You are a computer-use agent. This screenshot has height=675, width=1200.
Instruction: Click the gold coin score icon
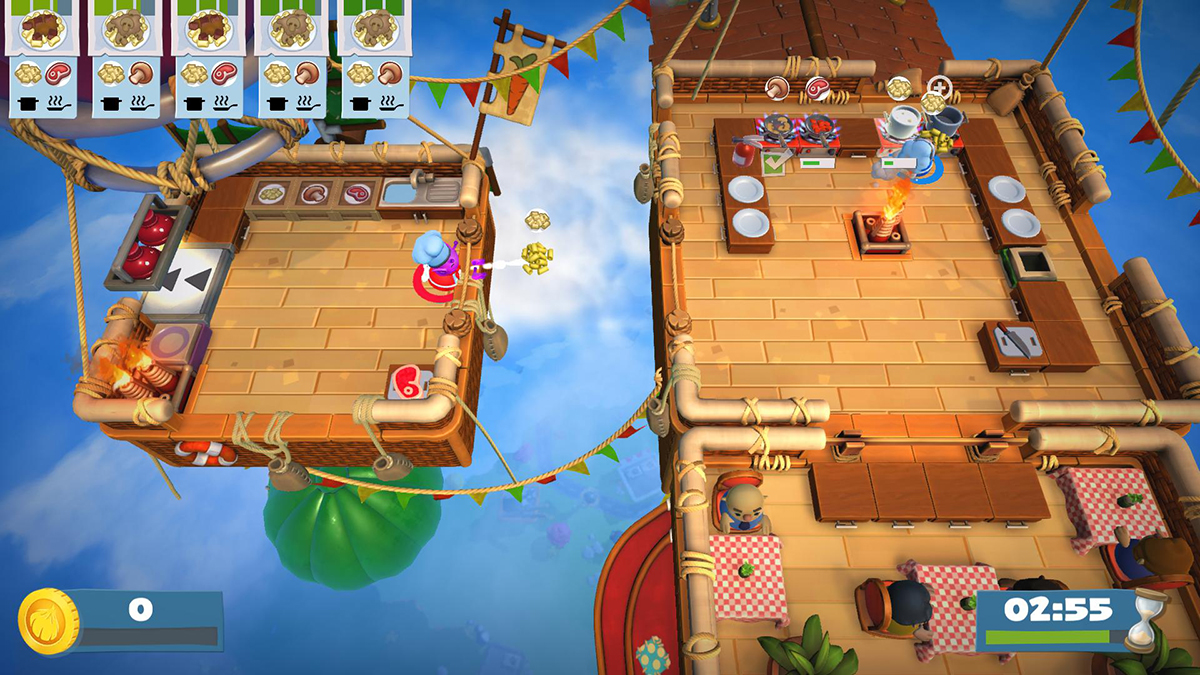pos(49,621)
